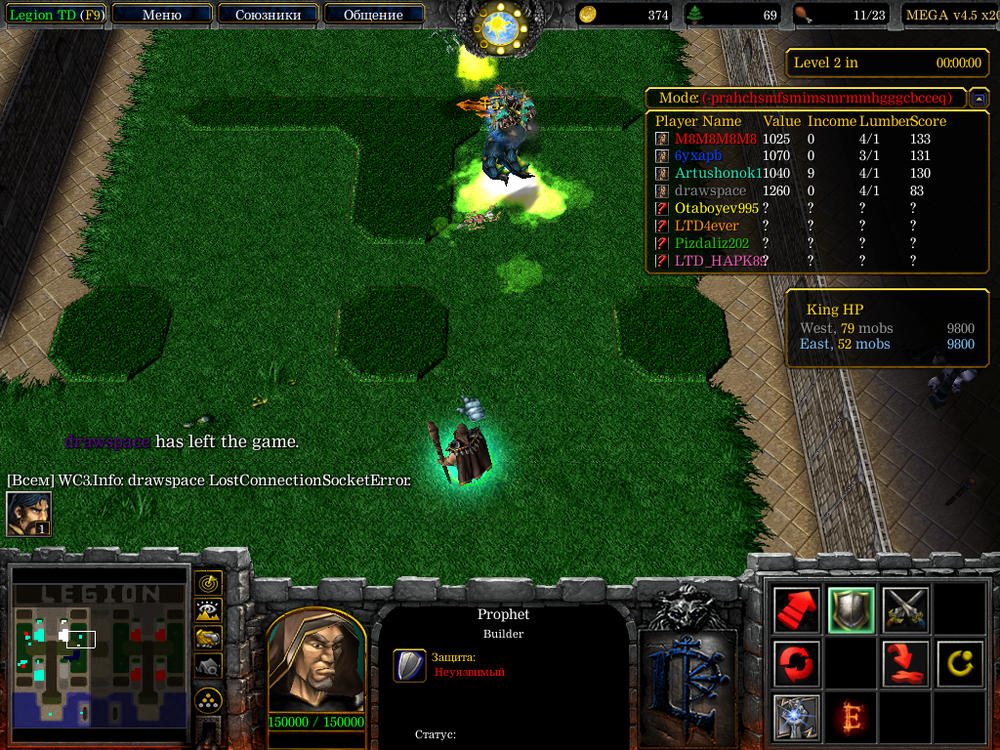Activate the minimap signal ping button
Viewport: 1000px width, 750px height.
pyautogui.click(x=208, y=582)
